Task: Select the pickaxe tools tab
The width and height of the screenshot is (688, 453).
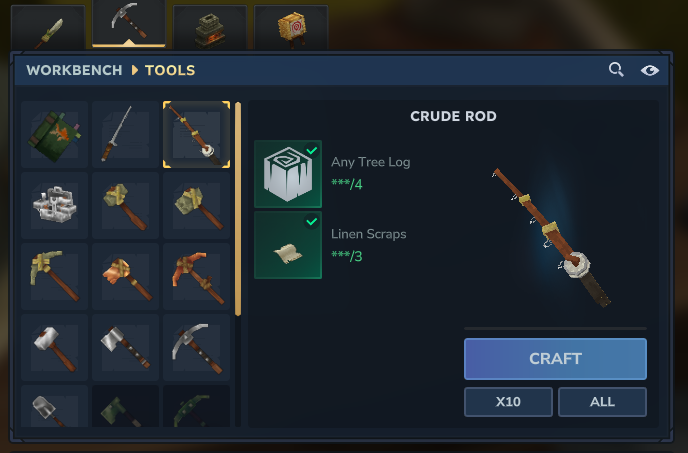Action: pyautogui.click(x=129, y=24)
